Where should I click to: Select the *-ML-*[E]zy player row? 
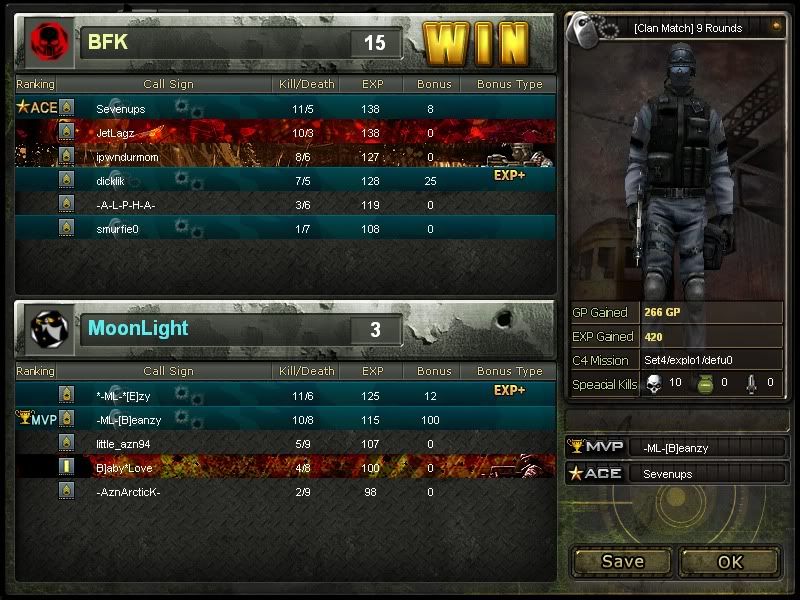285,395
